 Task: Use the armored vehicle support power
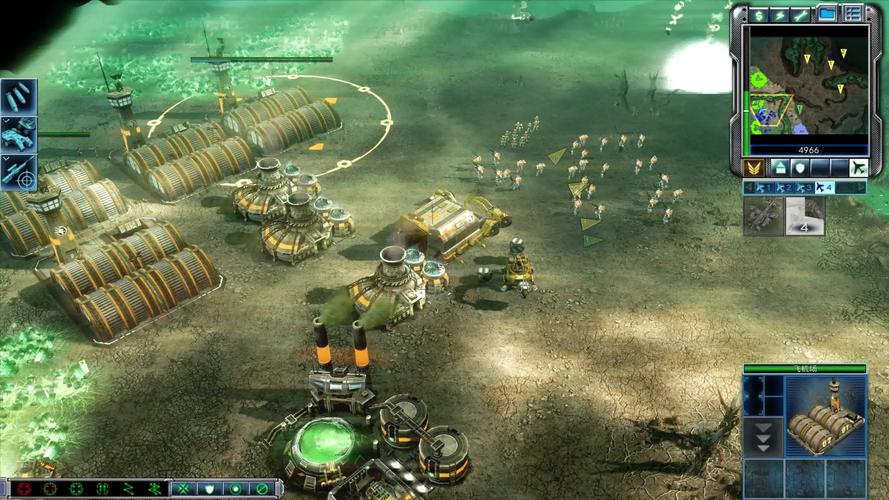pos(18,134)
